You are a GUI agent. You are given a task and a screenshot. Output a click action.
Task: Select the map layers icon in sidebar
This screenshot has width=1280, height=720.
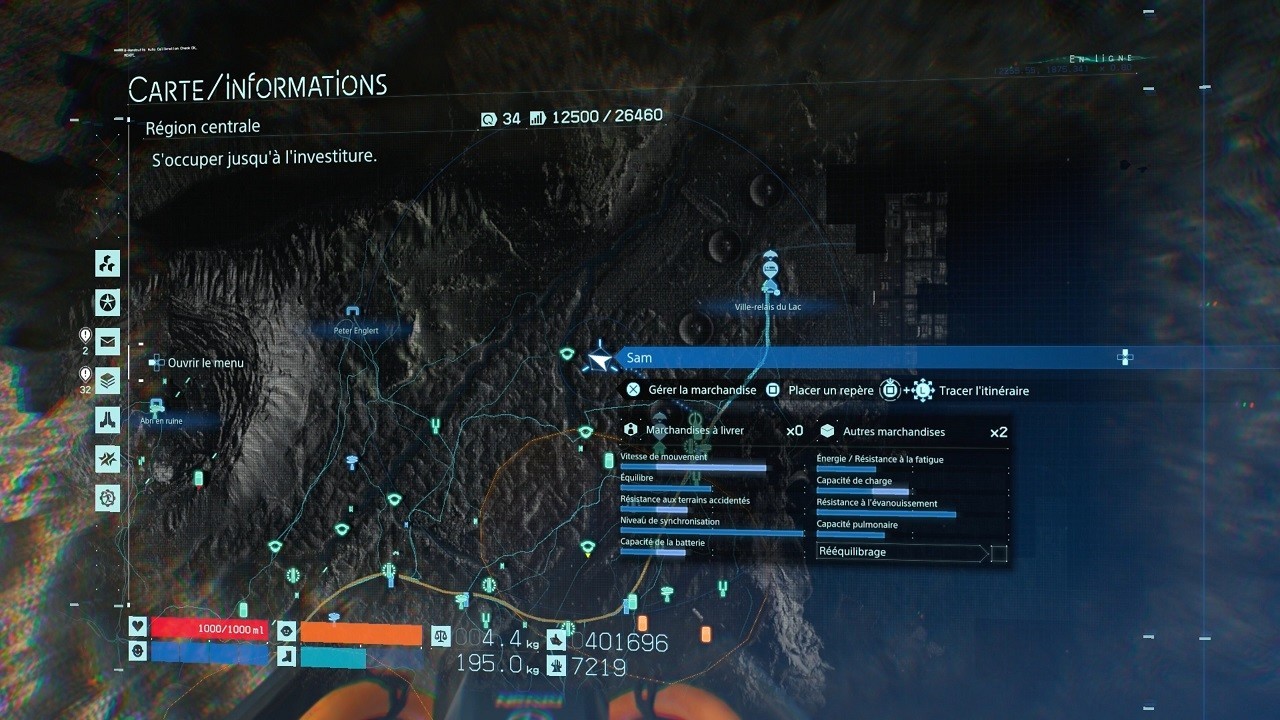(107, 380)
